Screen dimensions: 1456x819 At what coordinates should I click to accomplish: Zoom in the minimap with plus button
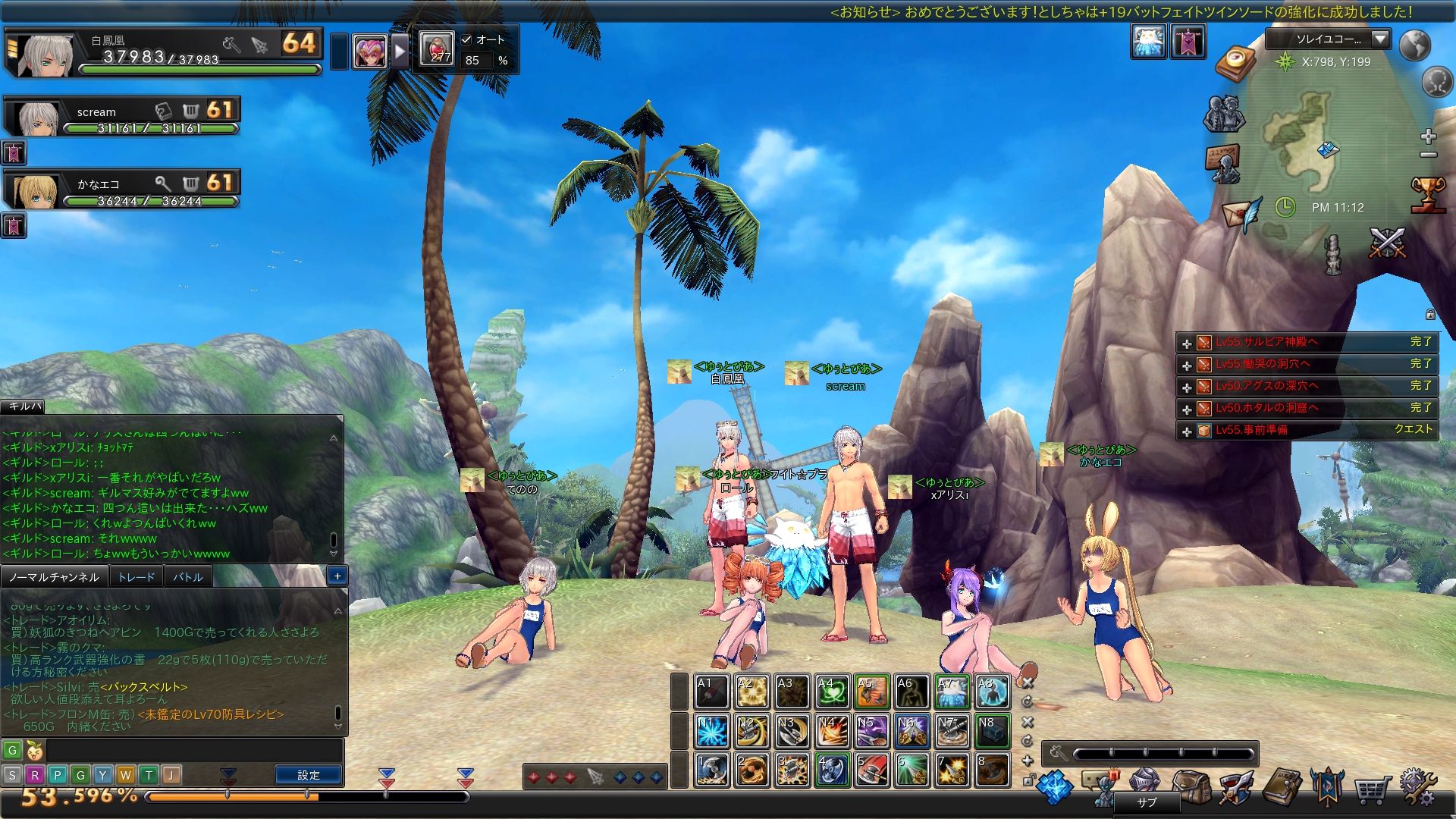[x=1429, y=136]
